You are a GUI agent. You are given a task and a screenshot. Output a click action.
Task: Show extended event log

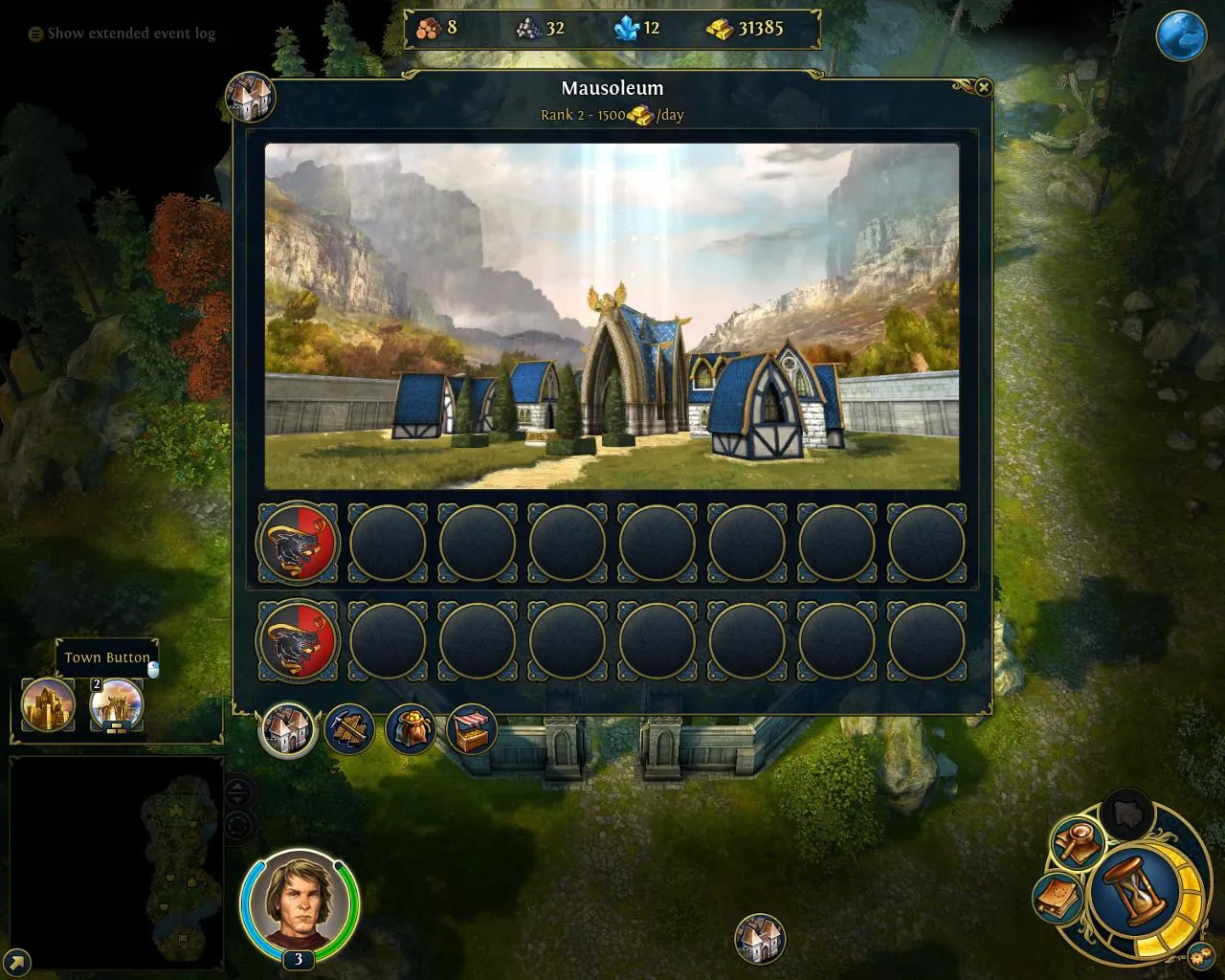click(122, 33)
